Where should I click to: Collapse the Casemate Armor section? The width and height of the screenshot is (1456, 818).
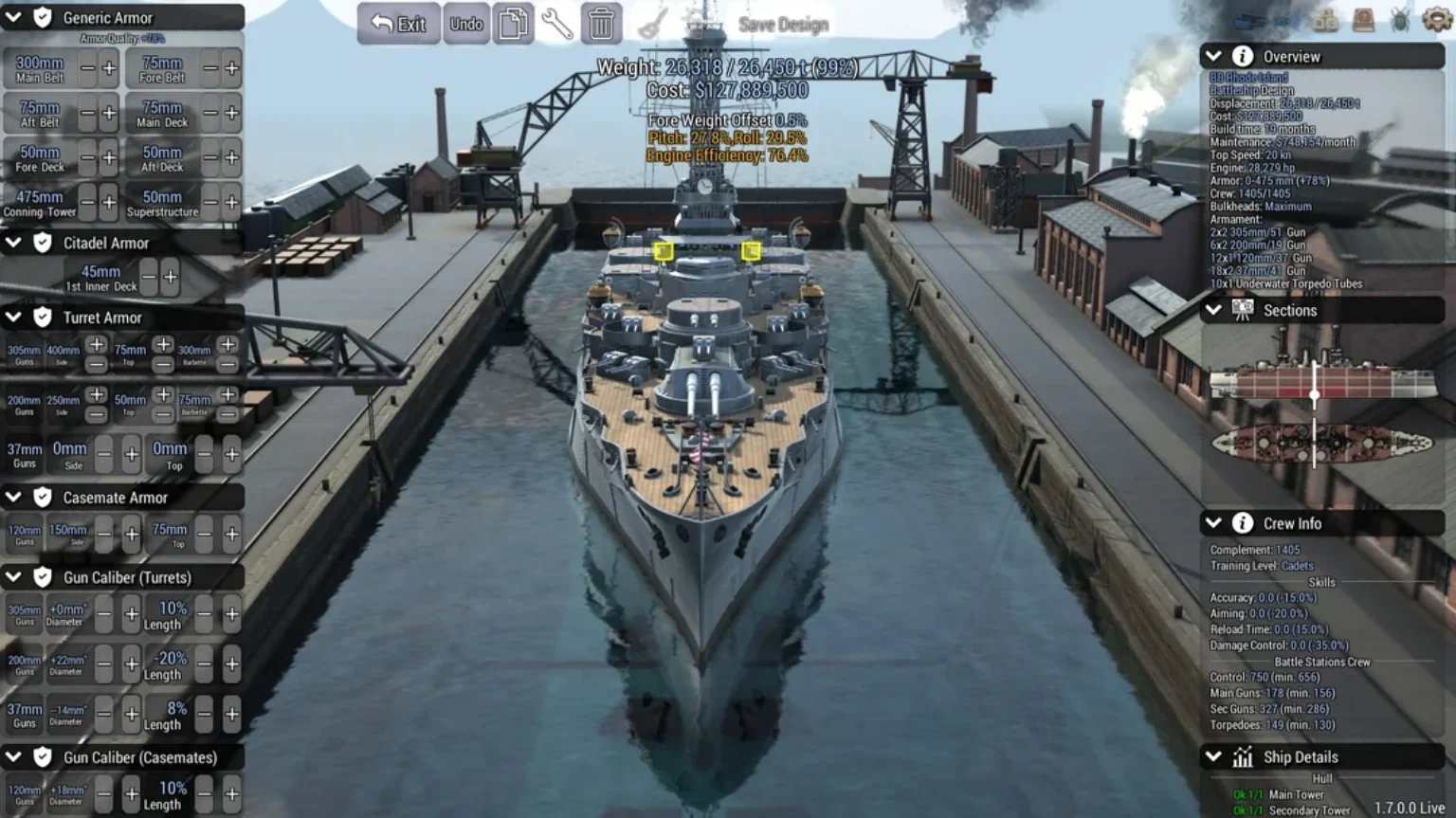click(14, 498)
